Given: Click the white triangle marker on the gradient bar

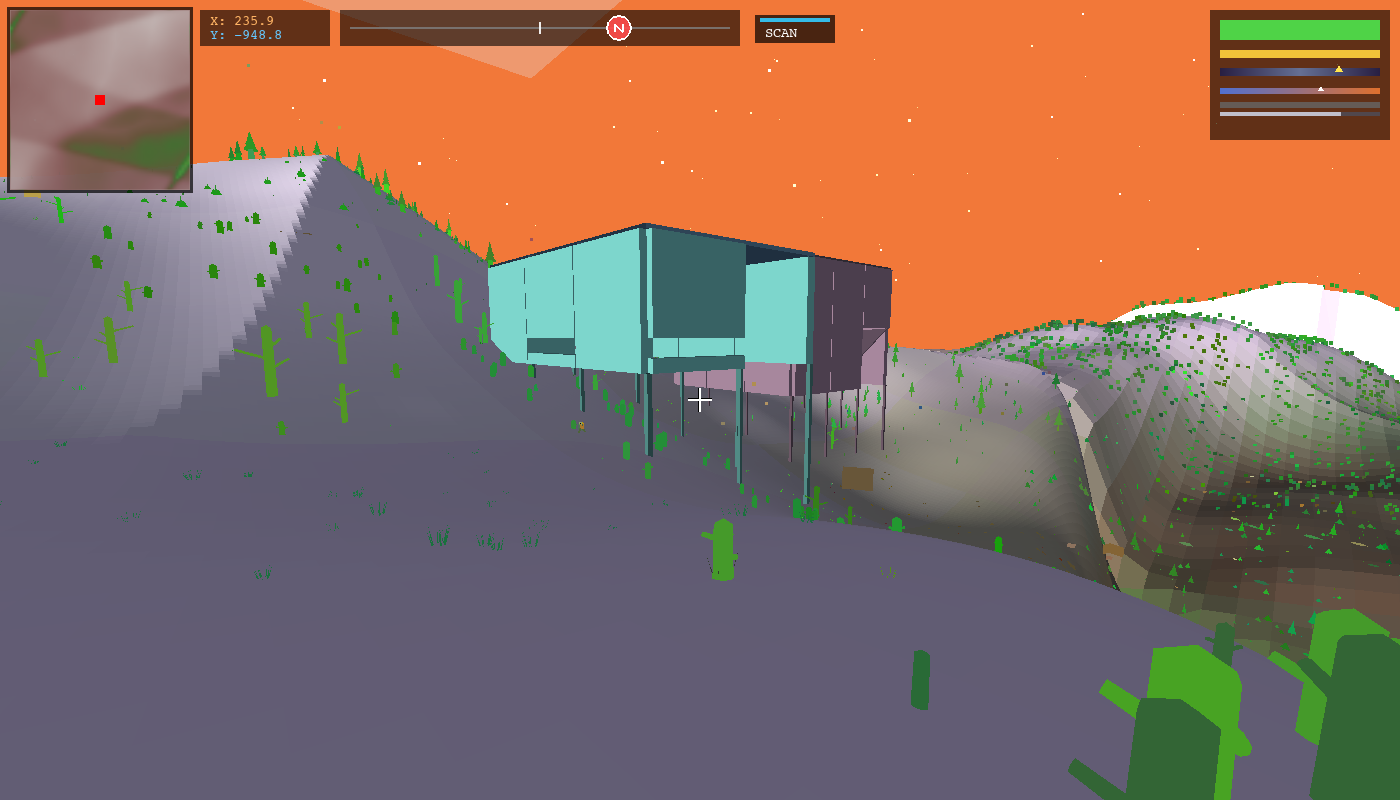Looking at the screenshot, I should click(x=1322, y=87).
